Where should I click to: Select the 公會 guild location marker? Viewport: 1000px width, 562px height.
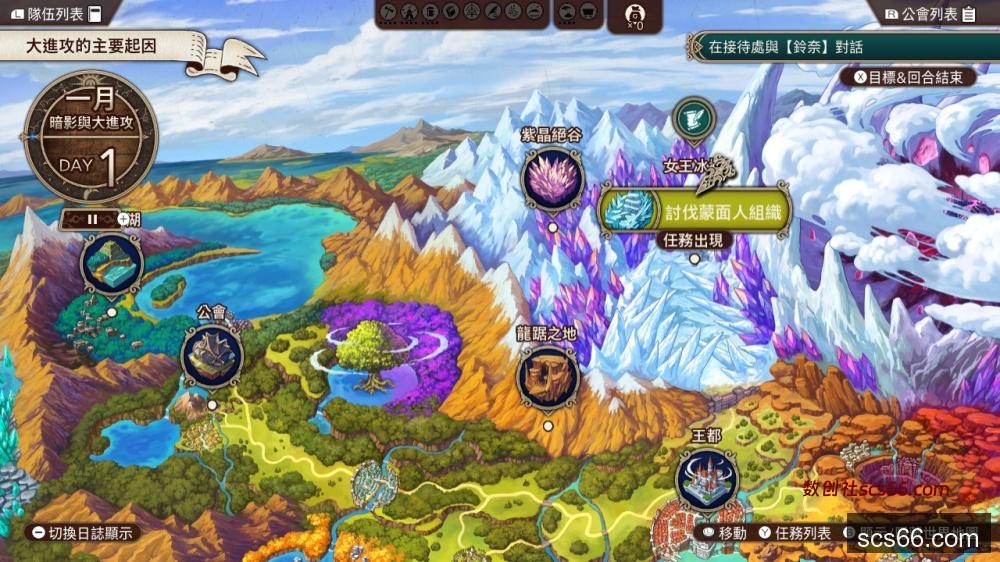click(x=212, y=356)
